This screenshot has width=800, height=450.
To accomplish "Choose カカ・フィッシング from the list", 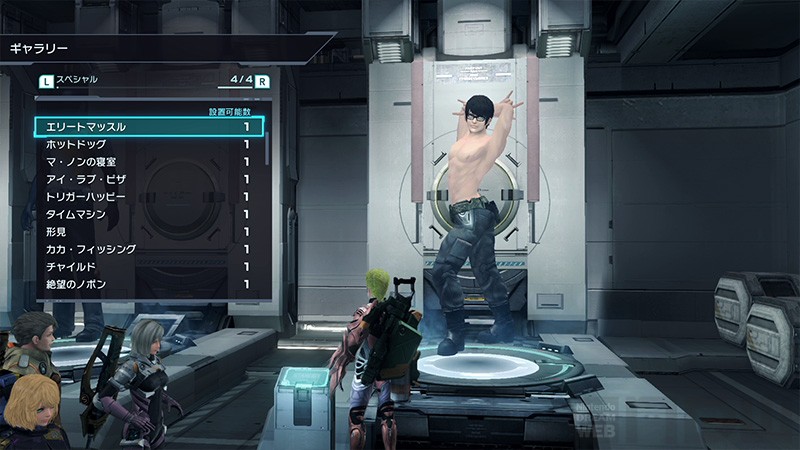I will (150, 249).
